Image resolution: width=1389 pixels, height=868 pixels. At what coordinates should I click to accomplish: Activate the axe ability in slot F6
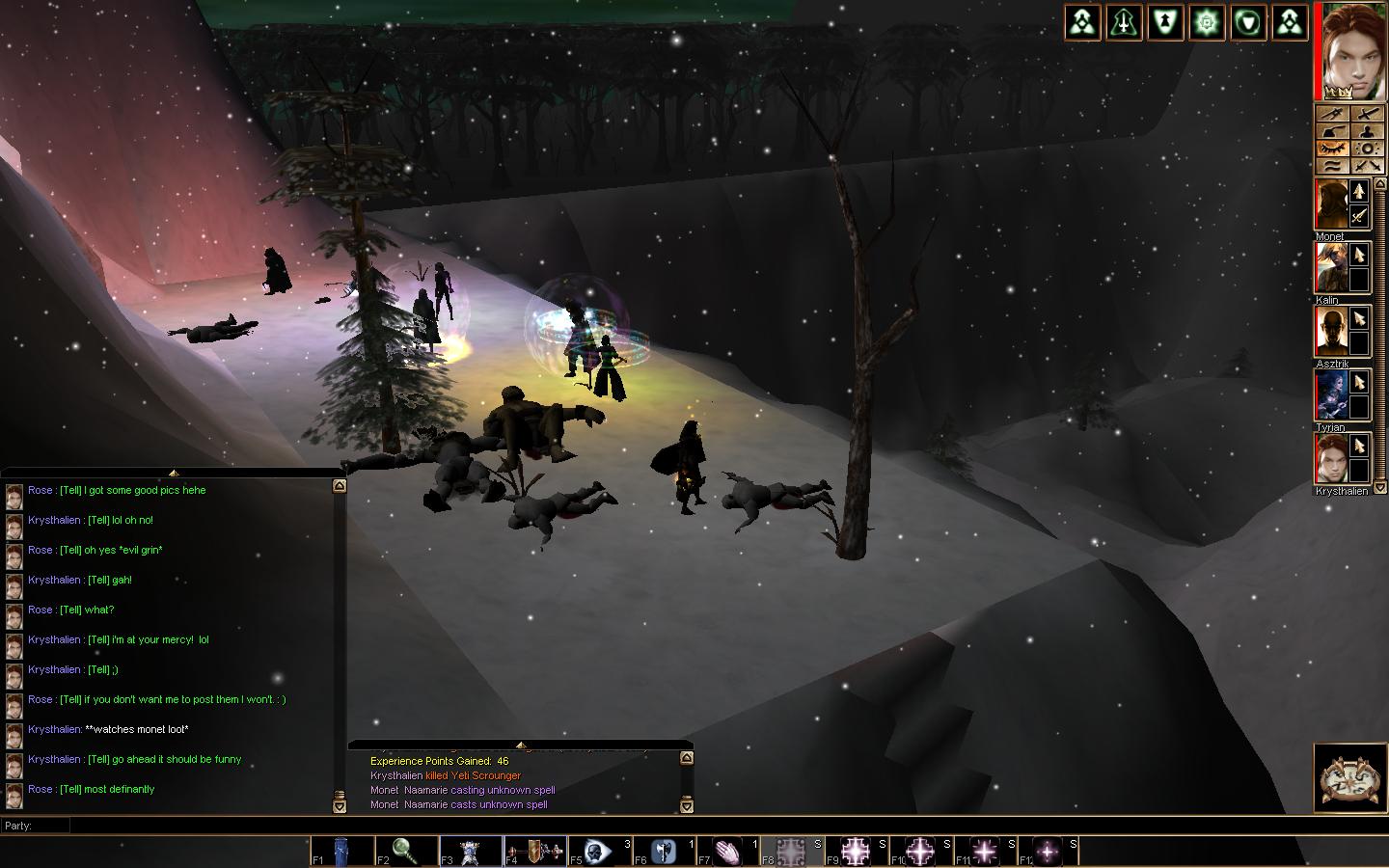(x=664, y=852)
